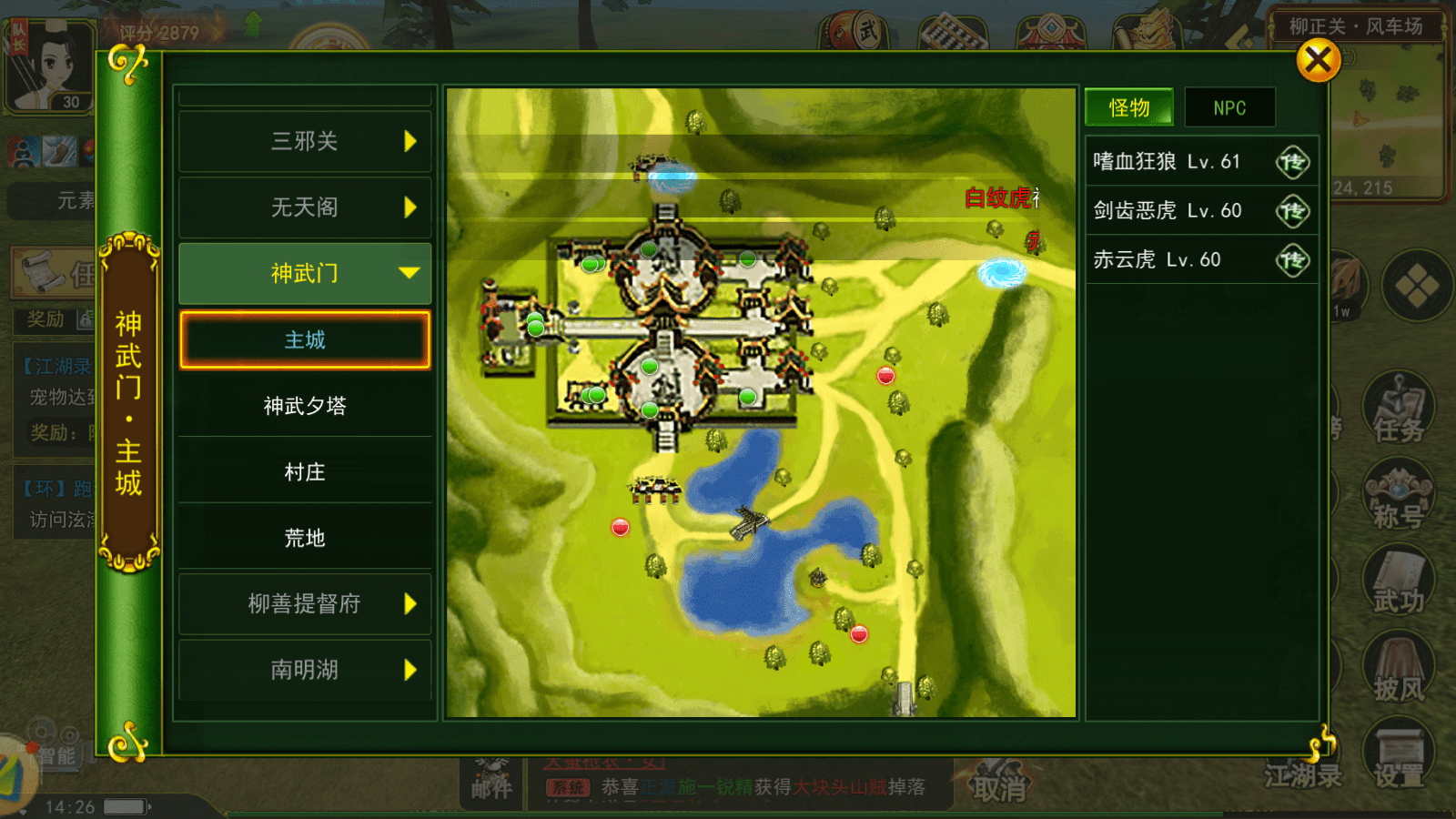Image resolution: width=1456 pixels, height=819 pixels.
Task: Select the 神武夕塔 map entry
Action: click(305, 407)
